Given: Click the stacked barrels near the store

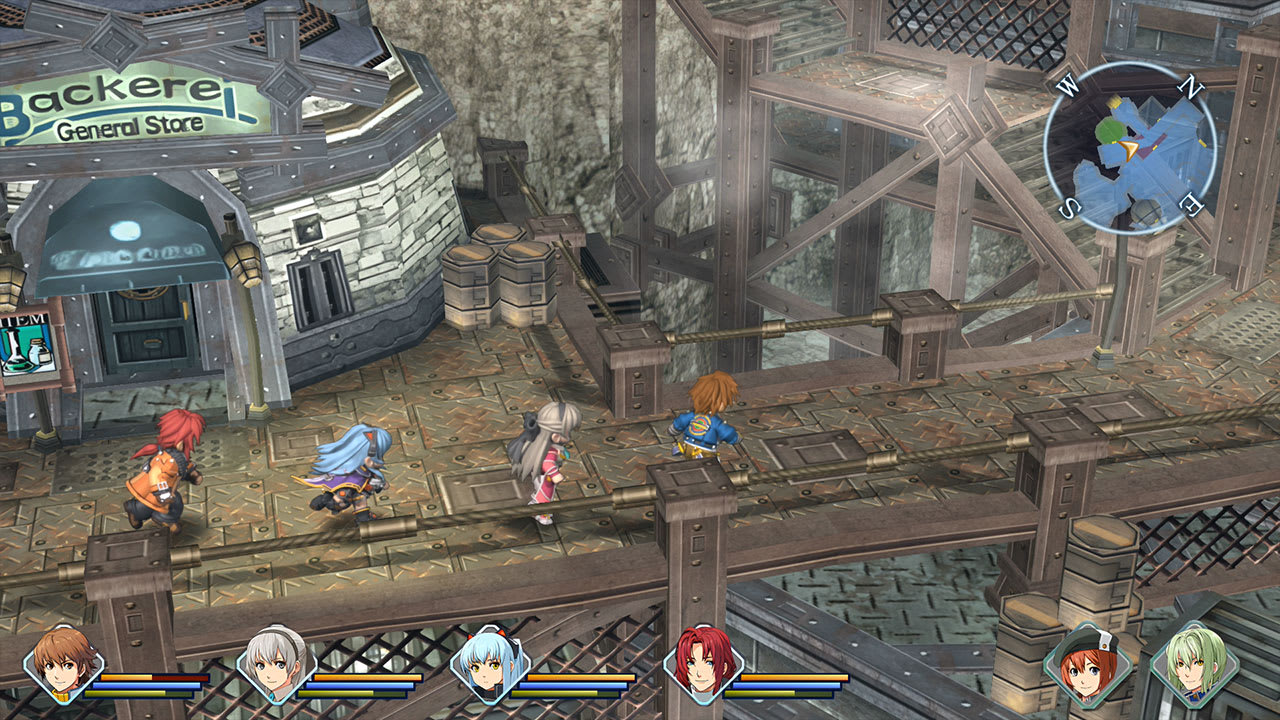Looking at the screenshot, I should [x=498, y=280].
